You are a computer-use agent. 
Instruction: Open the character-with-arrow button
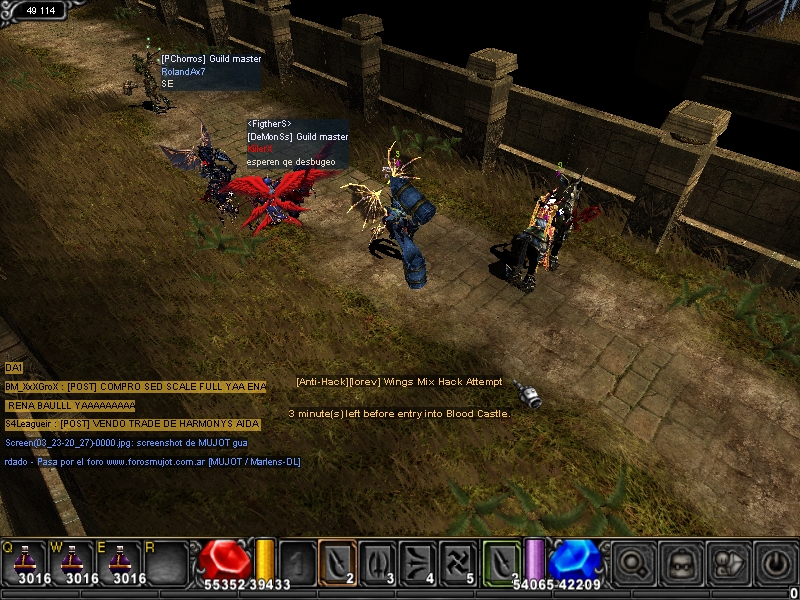click(x=727, y=562)
